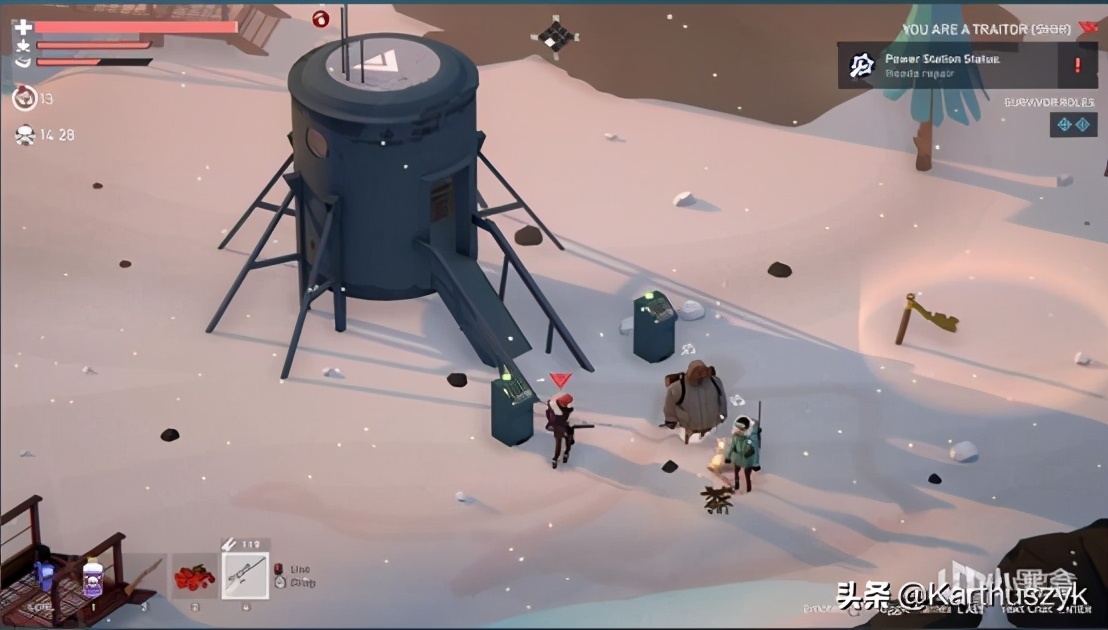Click the skull and crossbones traitor icon
The image size is (1108, 630).
(24, 135)
